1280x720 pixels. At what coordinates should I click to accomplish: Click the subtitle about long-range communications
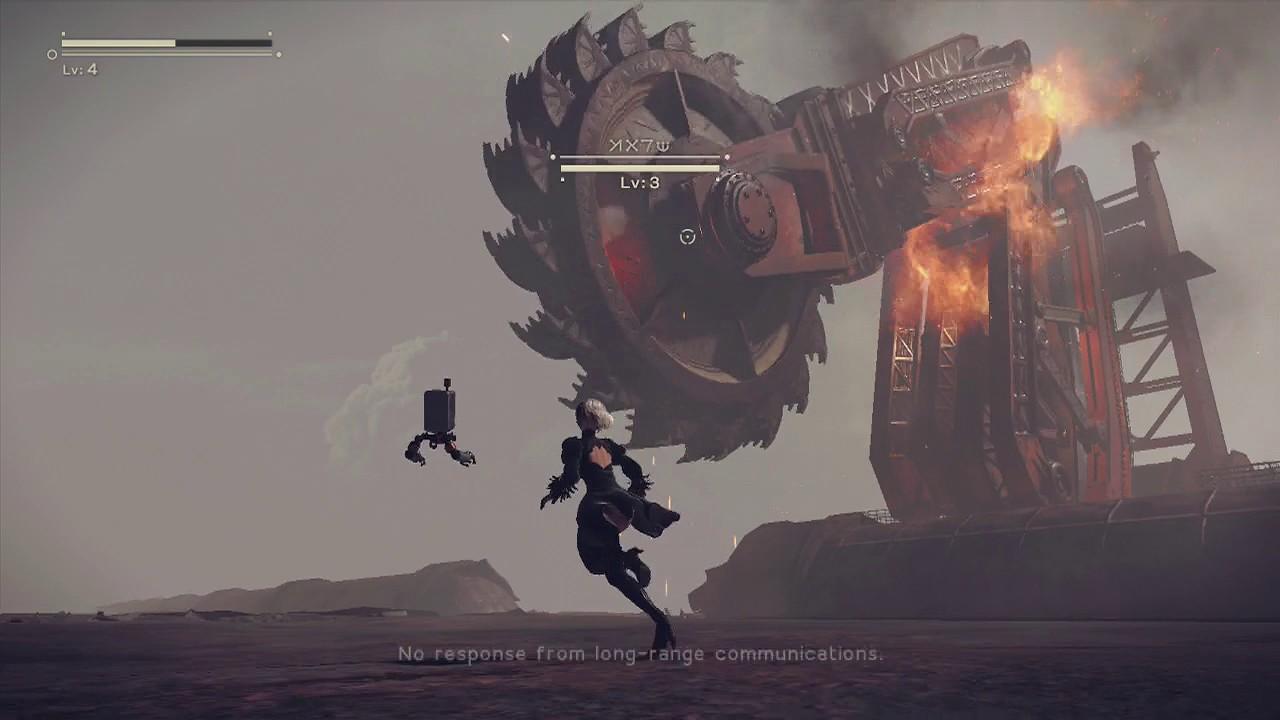coord(640,655)
